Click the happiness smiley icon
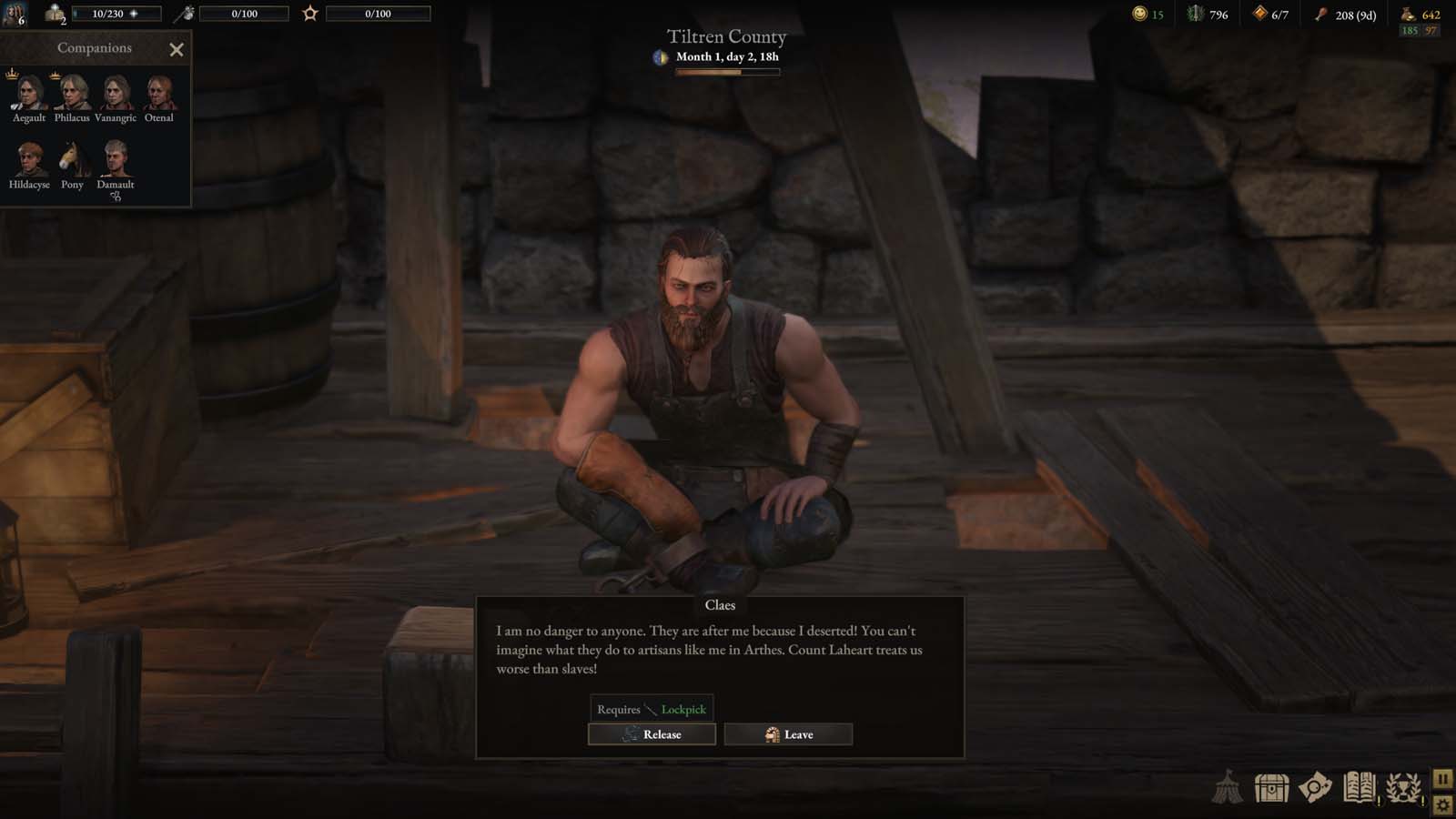Screen dimensions: 1456x819 click(1139, 15)
